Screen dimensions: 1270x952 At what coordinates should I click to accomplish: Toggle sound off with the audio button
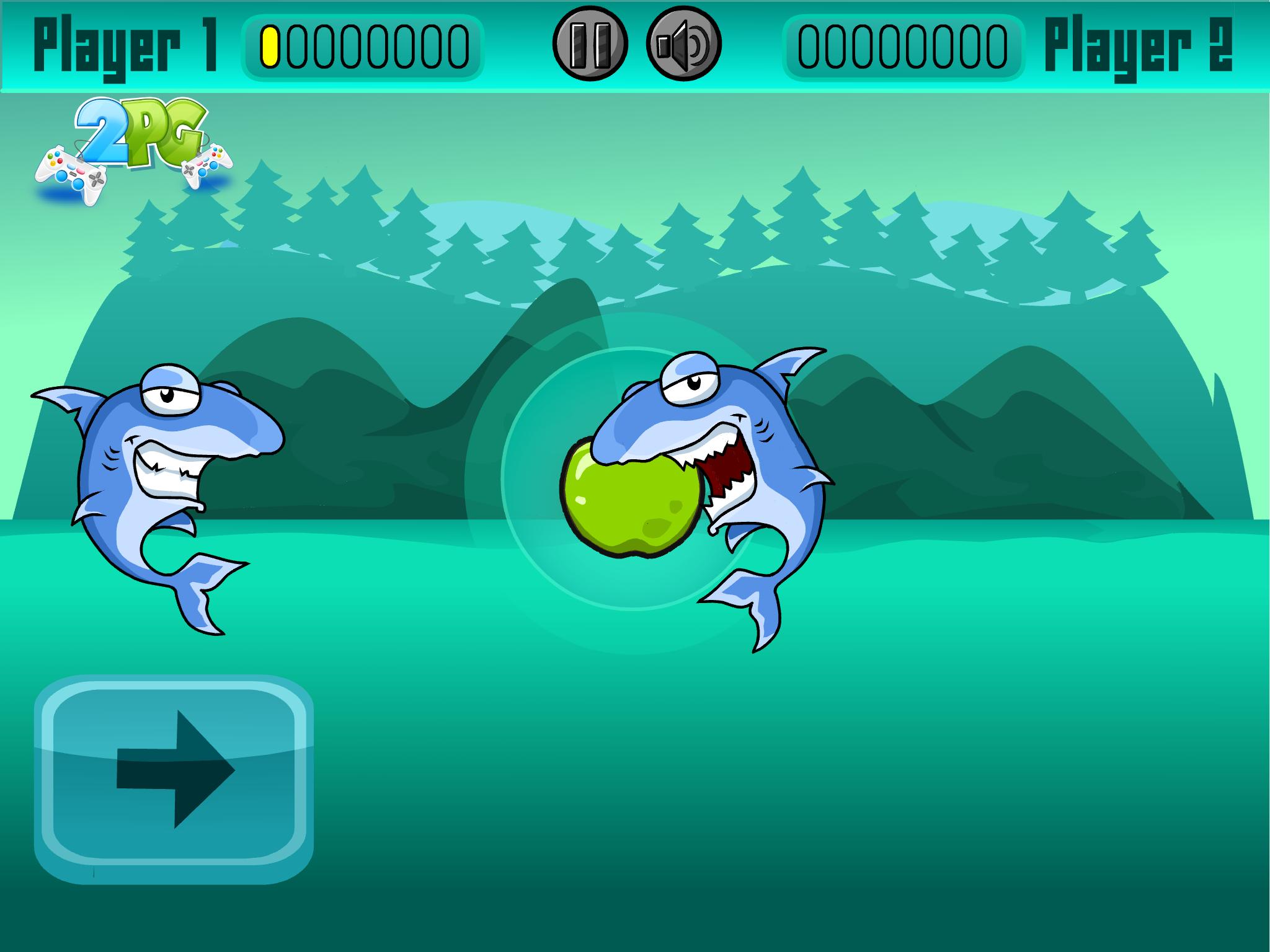click(x=682, y=45)
